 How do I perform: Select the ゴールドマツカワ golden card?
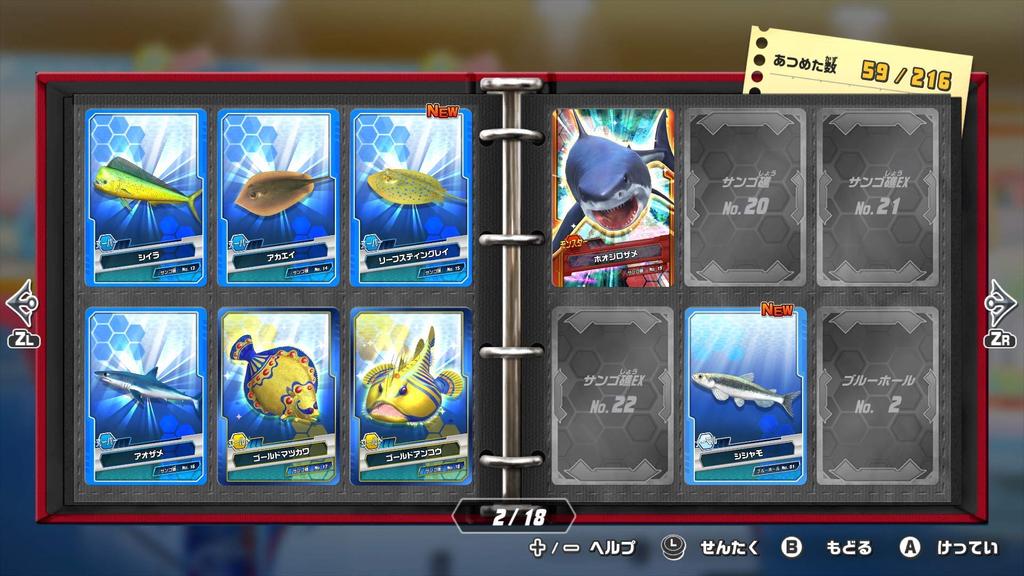coord(278,396)
